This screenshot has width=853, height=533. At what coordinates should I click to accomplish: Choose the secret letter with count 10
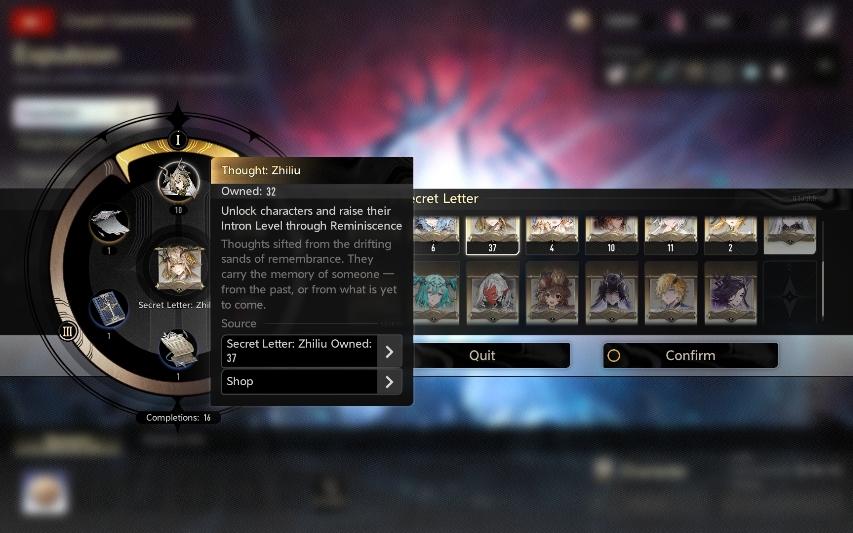point(611,232)
